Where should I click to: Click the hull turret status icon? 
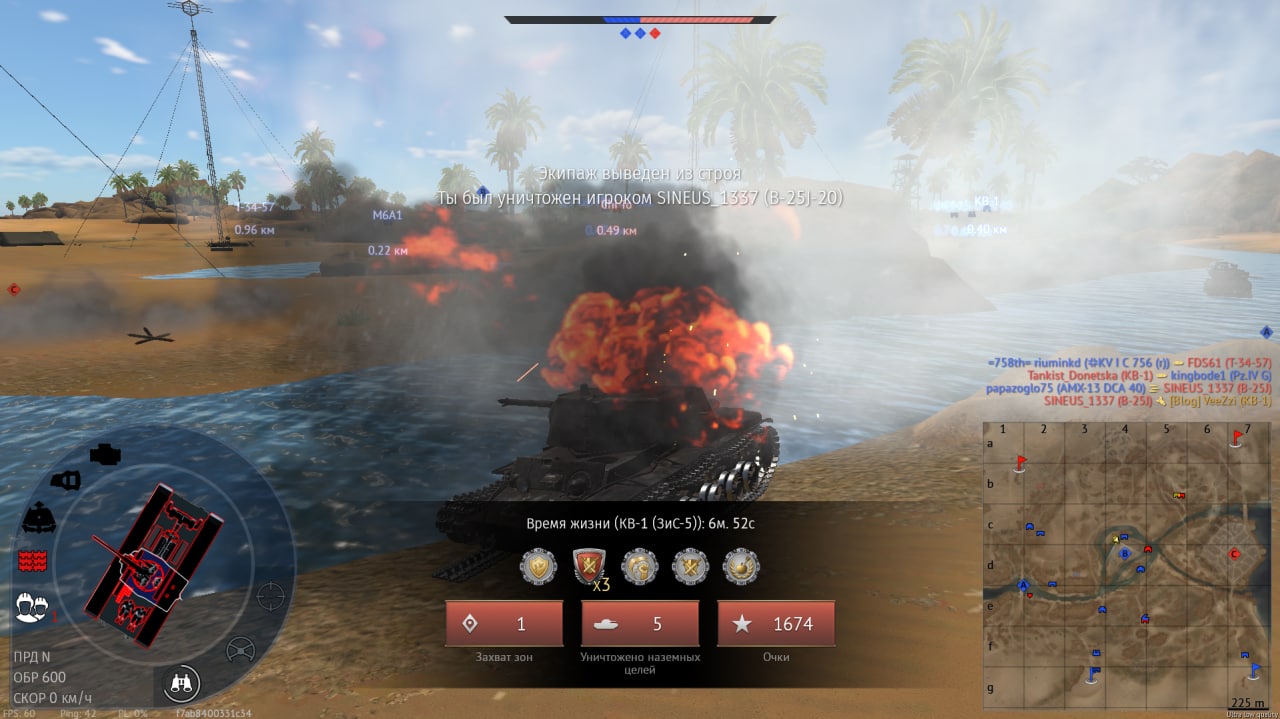38,517
